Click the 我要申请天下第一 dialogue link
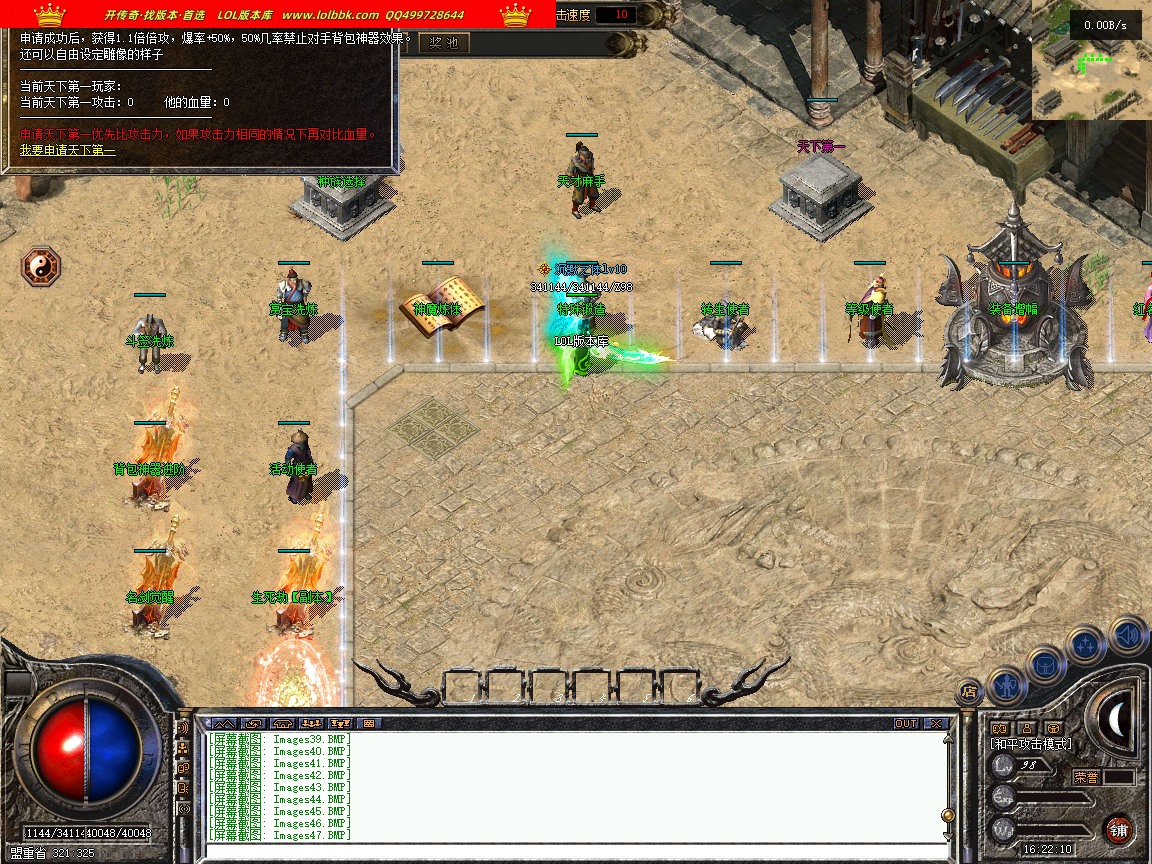The height and width of the screenshot is (864, 1152). [68, 151]
